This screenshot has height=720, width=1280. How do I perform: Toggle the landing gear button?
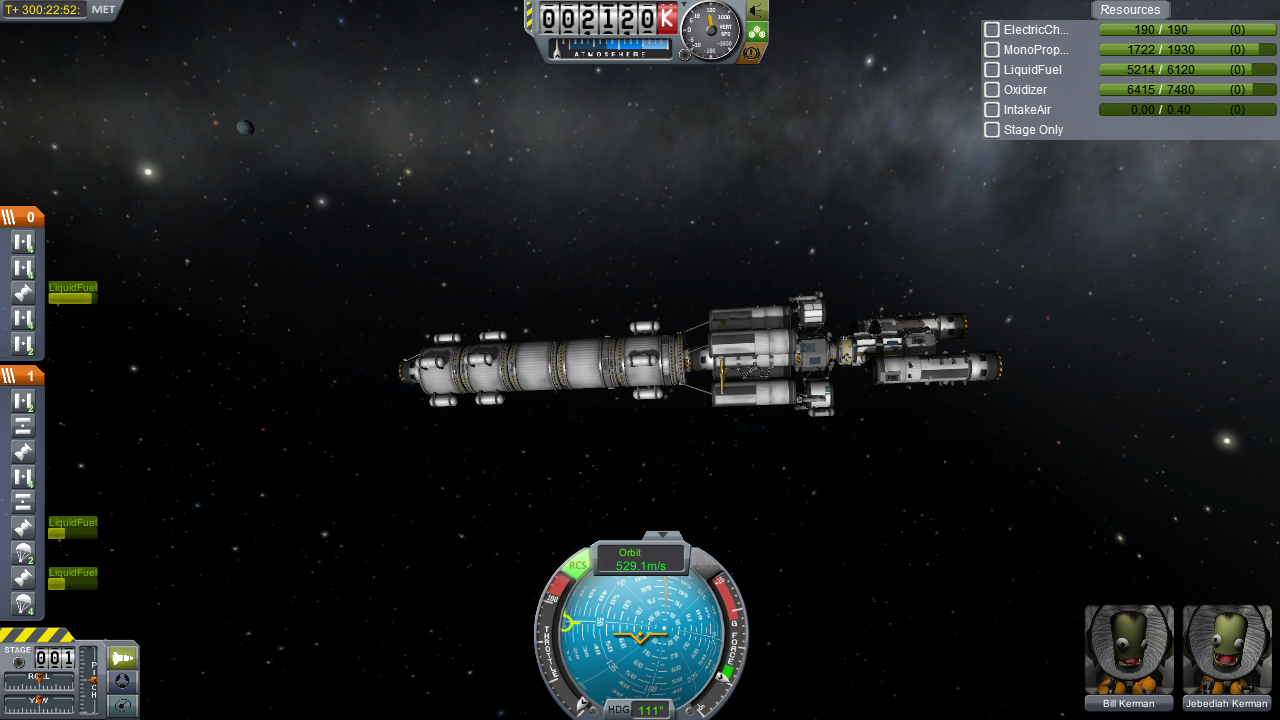[757, 32]
